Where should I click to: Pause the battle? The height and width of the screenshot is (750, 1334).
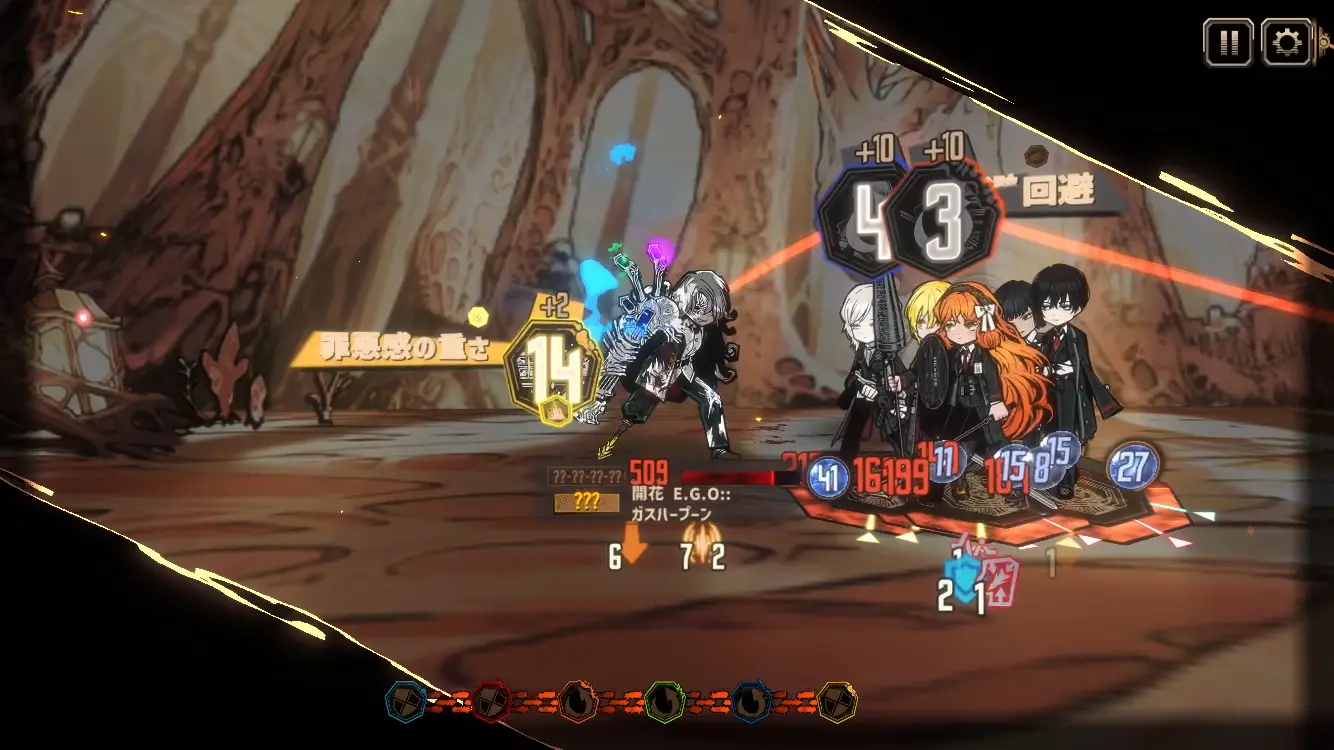pyautogui.click(x=1227, y=43)
